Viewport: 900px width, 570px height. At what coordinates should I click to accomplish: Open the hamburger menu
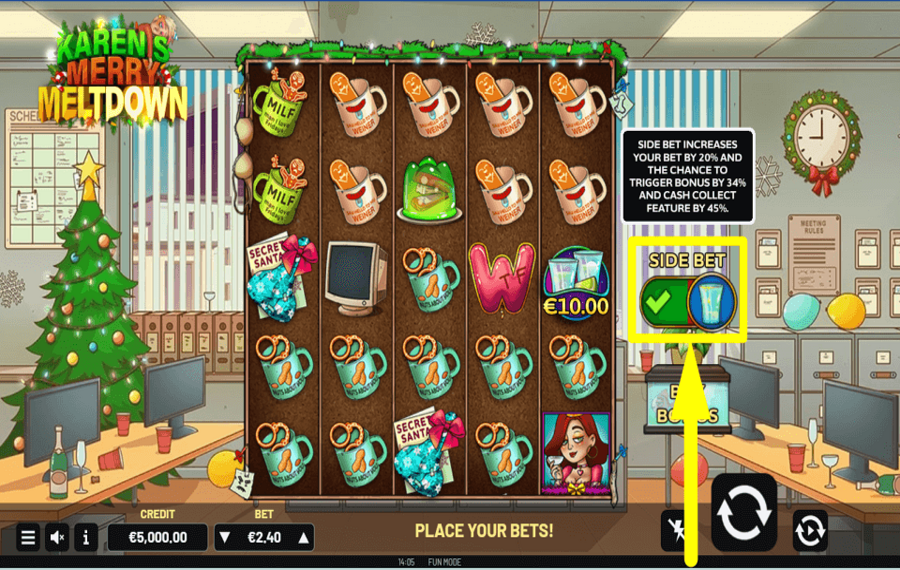[x=28, y=537]
